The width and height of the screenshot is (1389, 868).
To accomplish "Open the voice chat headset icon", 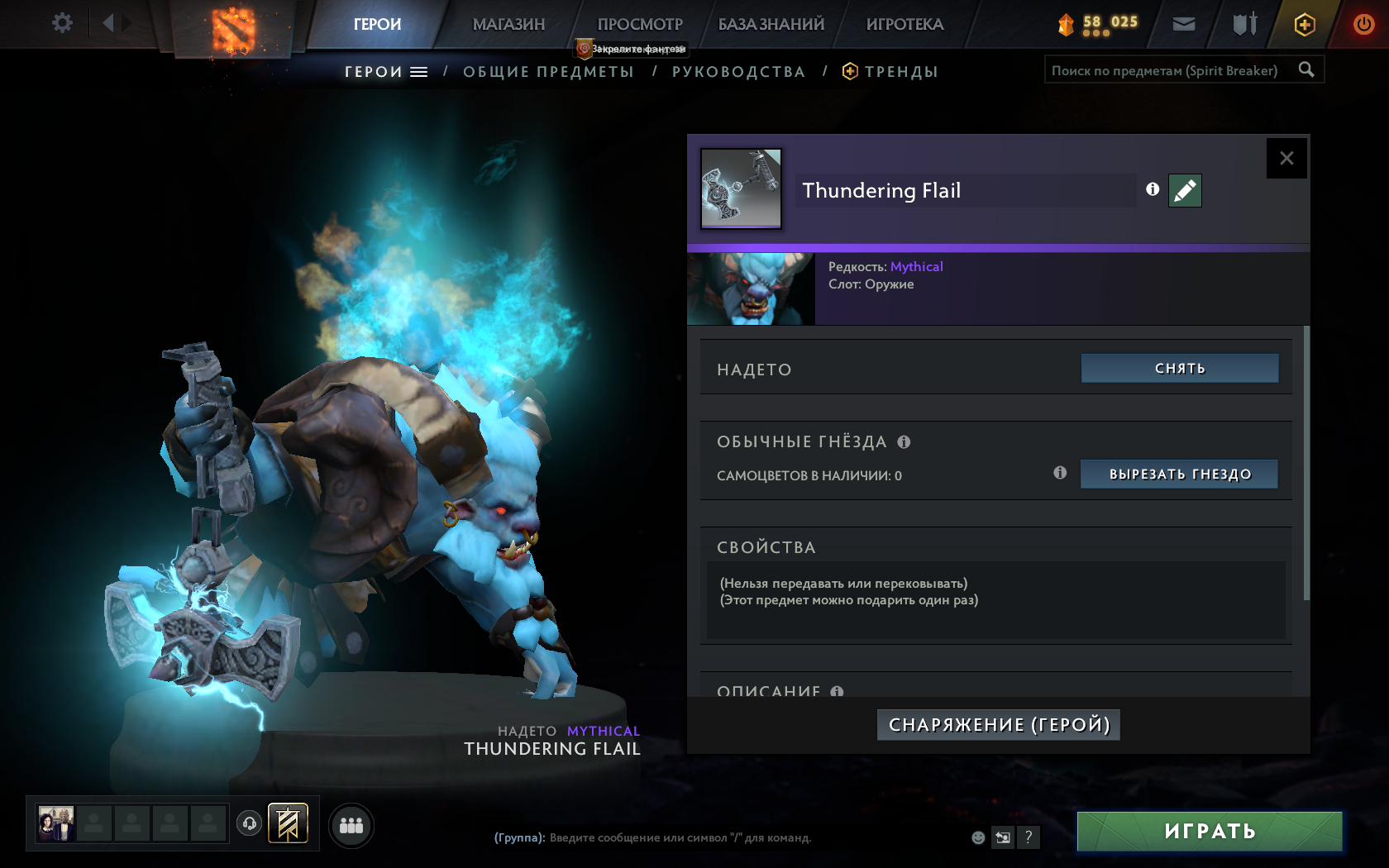I will [x=250, y=824].
